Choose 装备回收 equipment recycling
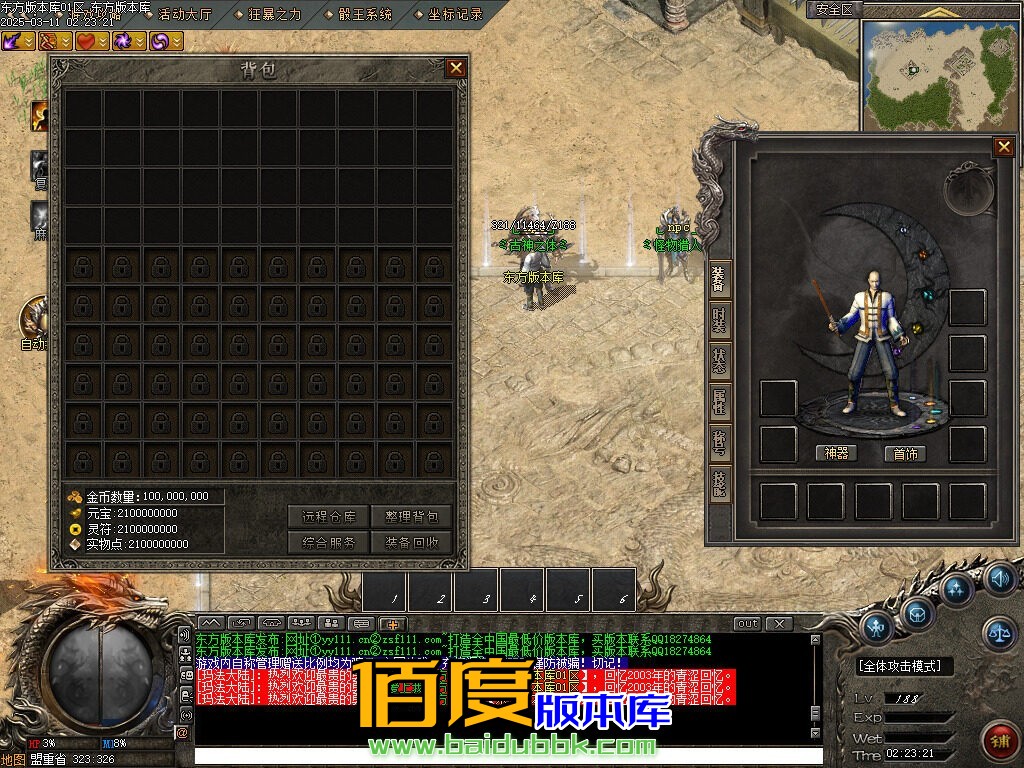Image resolution: width=1024 pixels, height=768 pixels. point(411,542)
